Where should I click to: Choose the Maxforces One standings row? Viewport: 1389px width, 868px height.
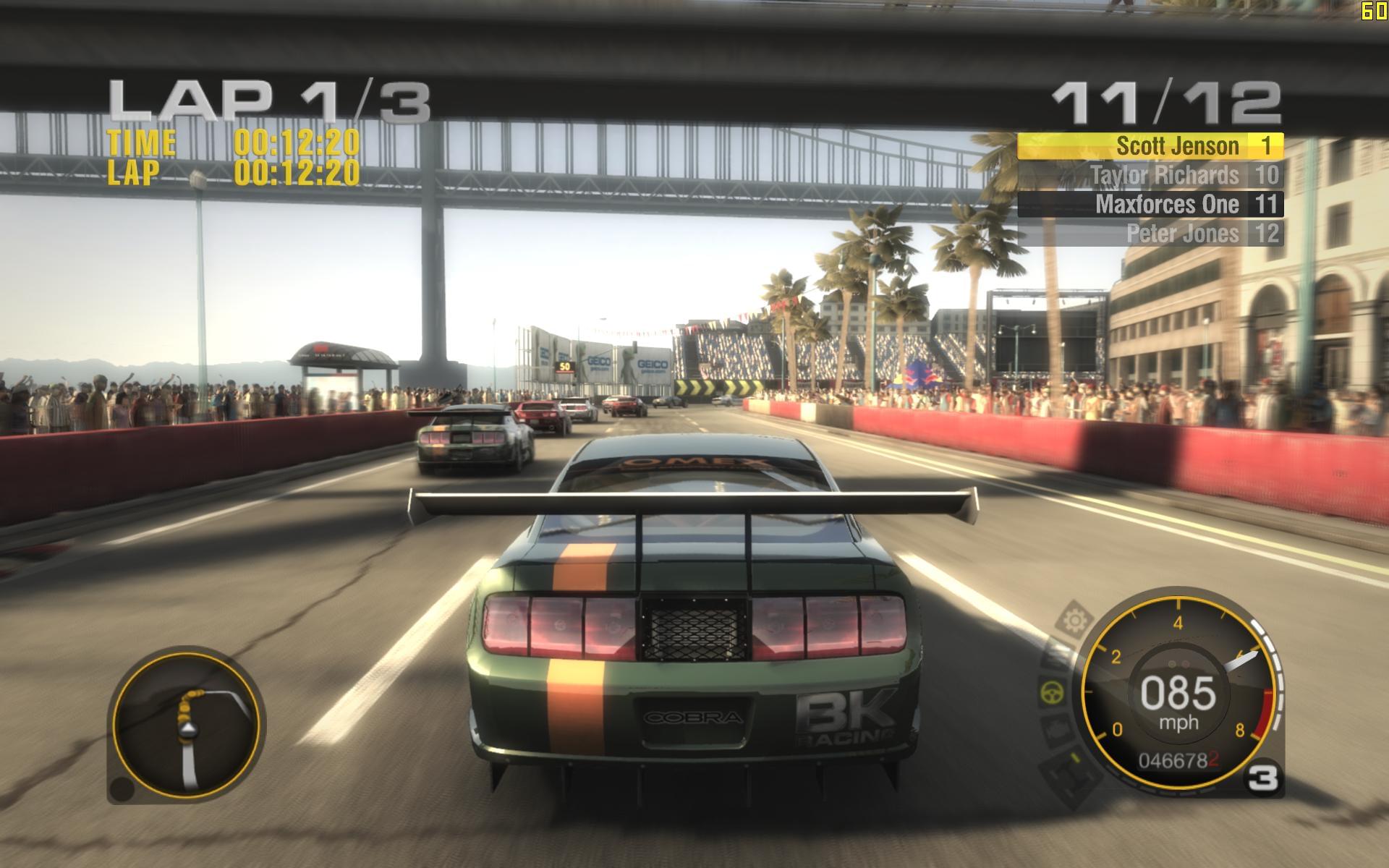tap(1150, 204)
